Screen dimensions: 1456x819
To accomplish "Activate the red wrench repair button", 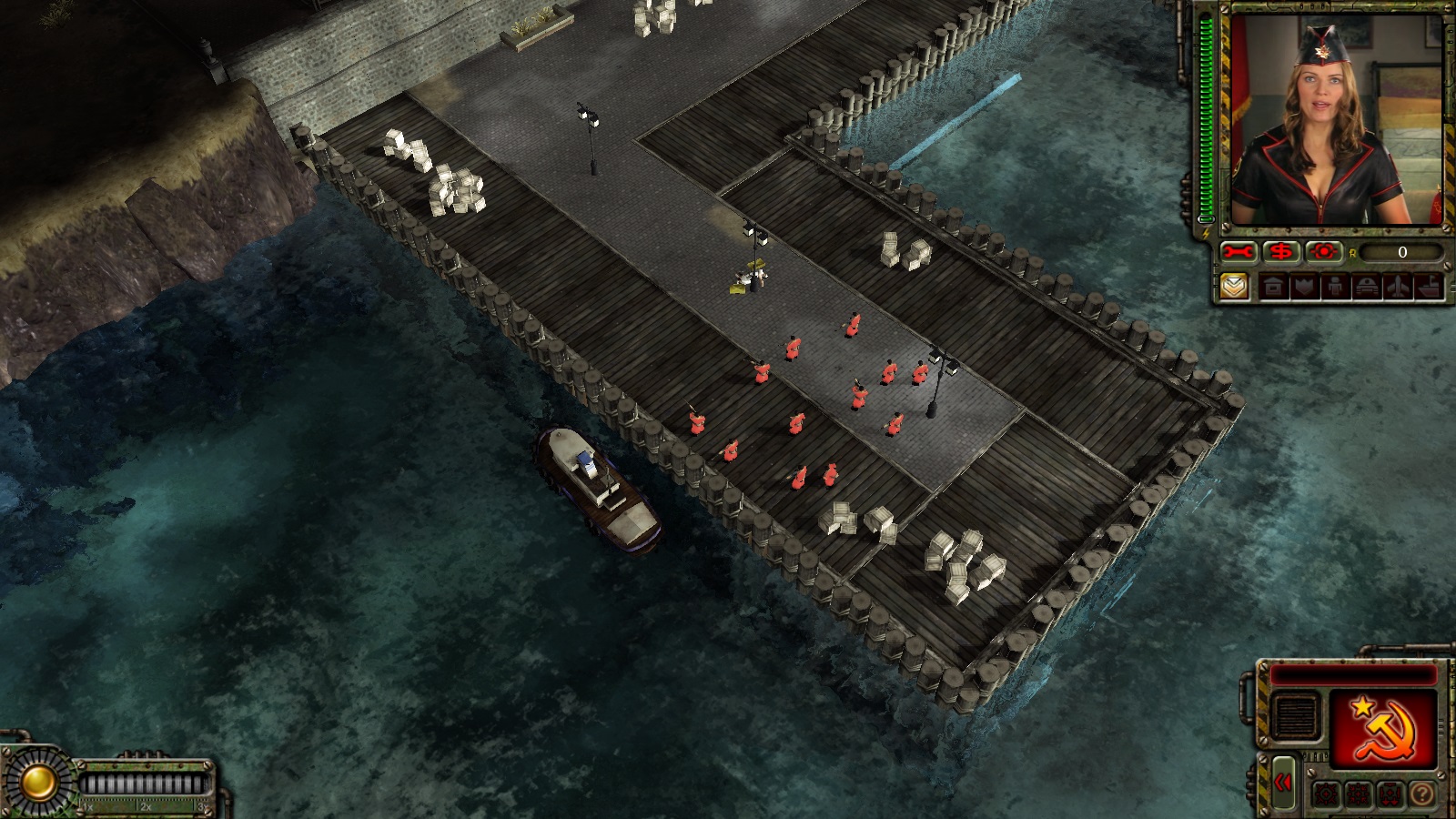I will [x=1239, y=252].
